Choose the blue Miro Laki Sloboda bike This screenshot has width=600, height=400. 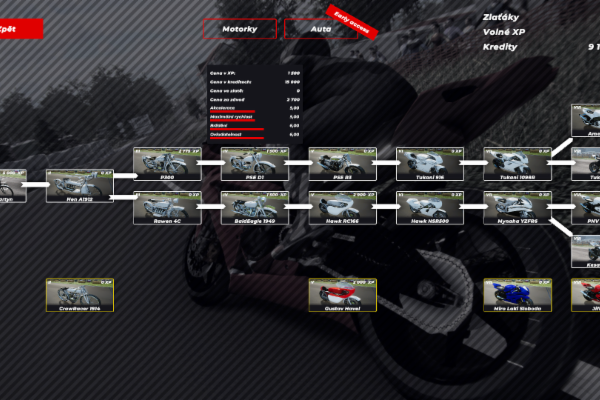(517, 295)
